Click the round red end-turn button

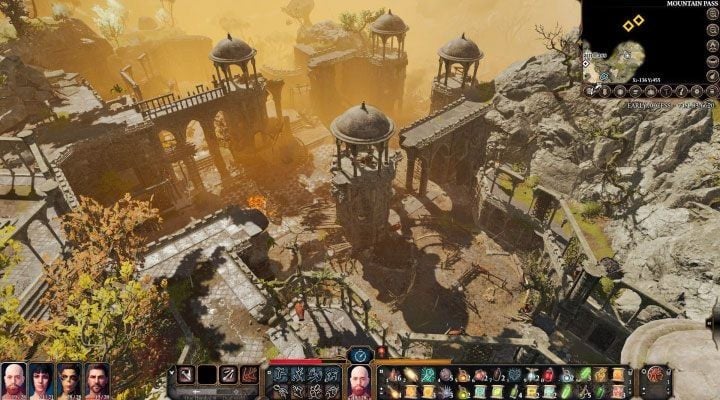pos(655,375)
